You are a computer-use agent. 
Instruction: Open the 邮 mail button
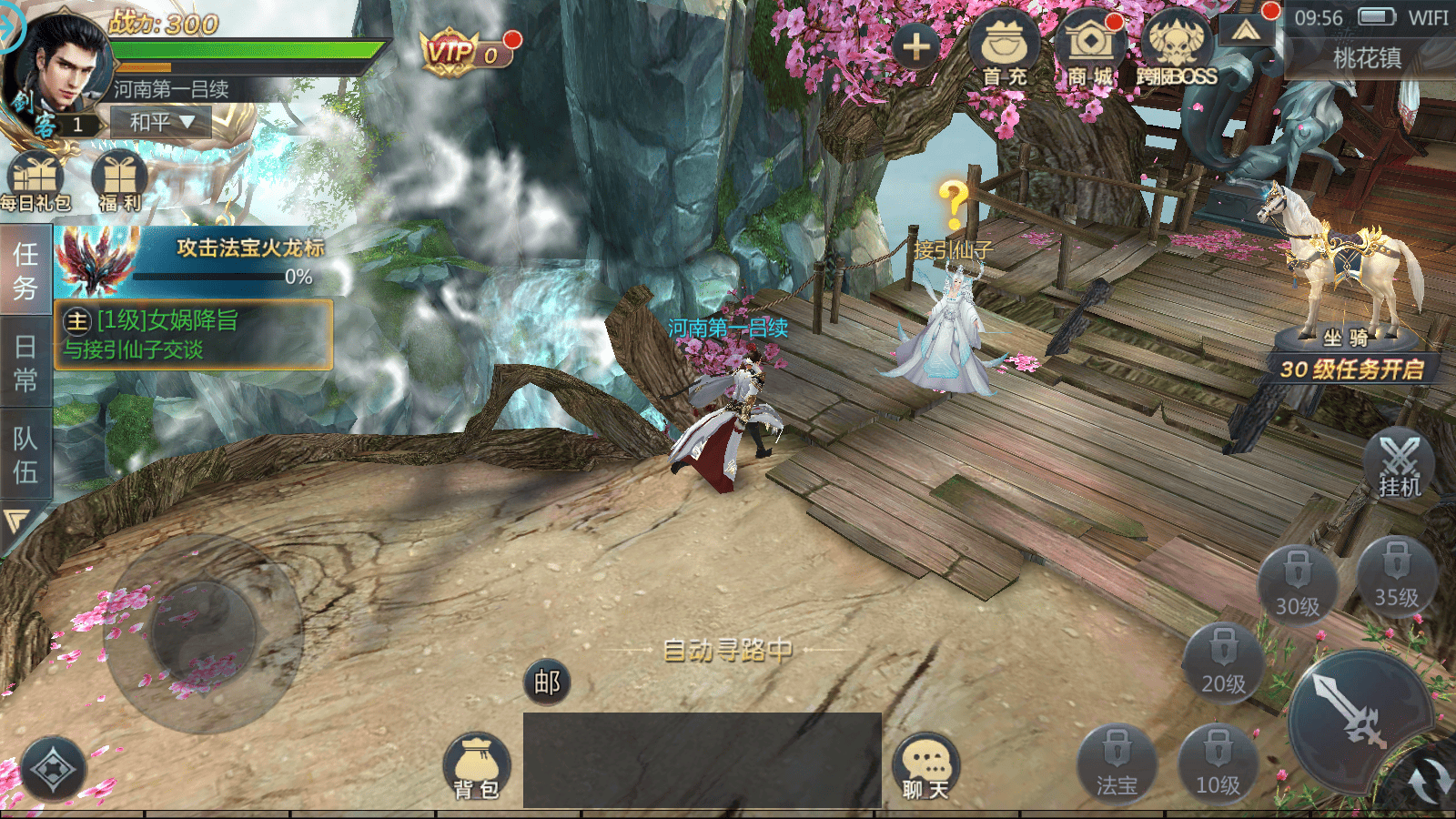coord(547,682)
